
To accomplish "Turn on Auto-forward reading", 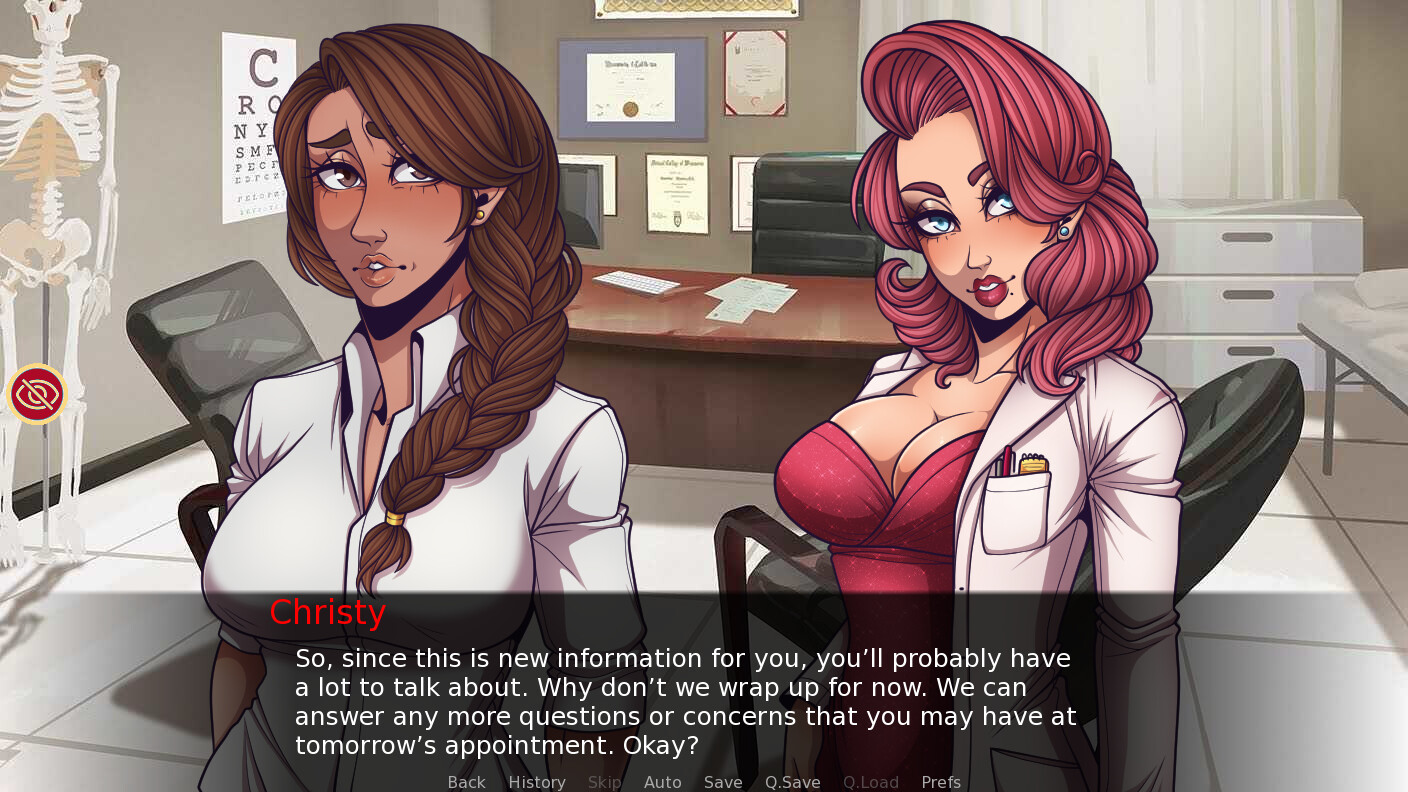I will click(x=663, y=782).
